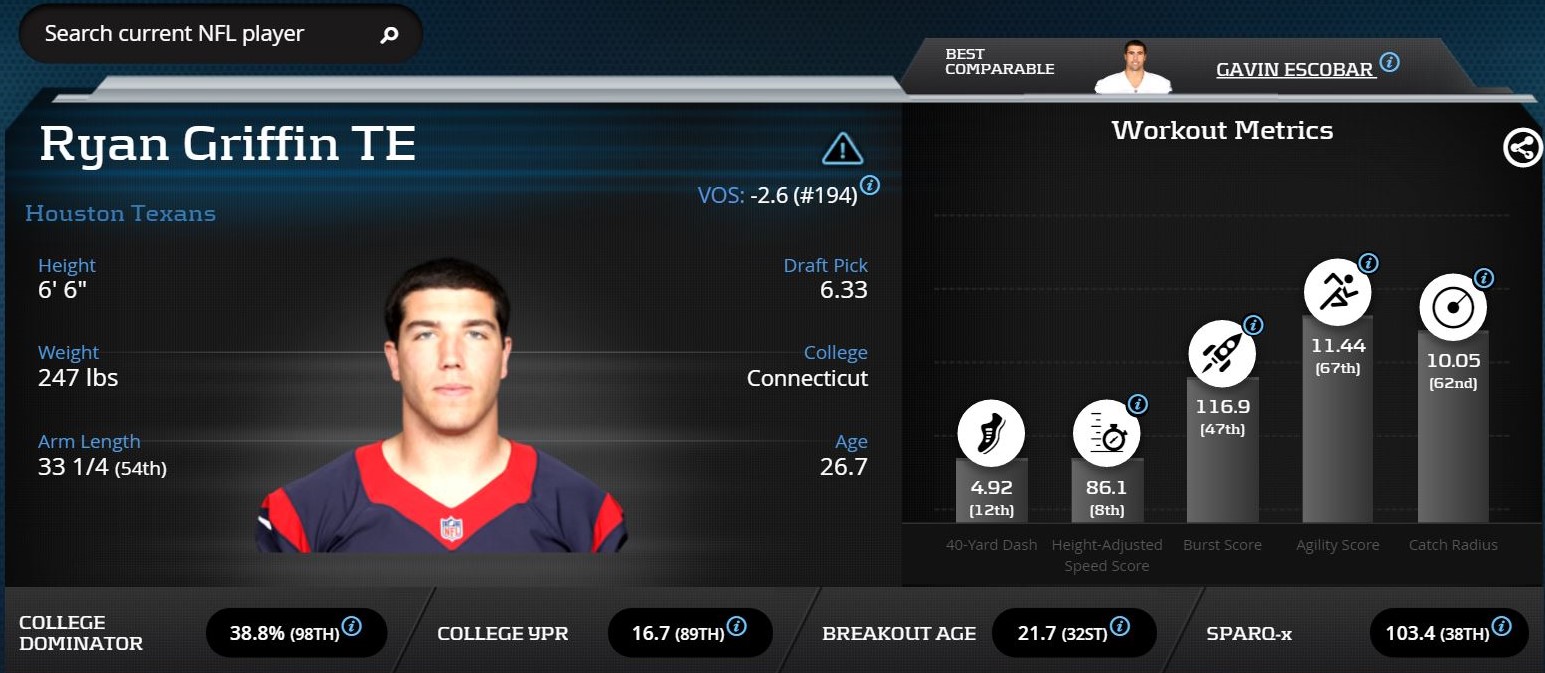Click the share icon
Viewport: 1545px width, 673px height.
click(x=1522, y=149)
